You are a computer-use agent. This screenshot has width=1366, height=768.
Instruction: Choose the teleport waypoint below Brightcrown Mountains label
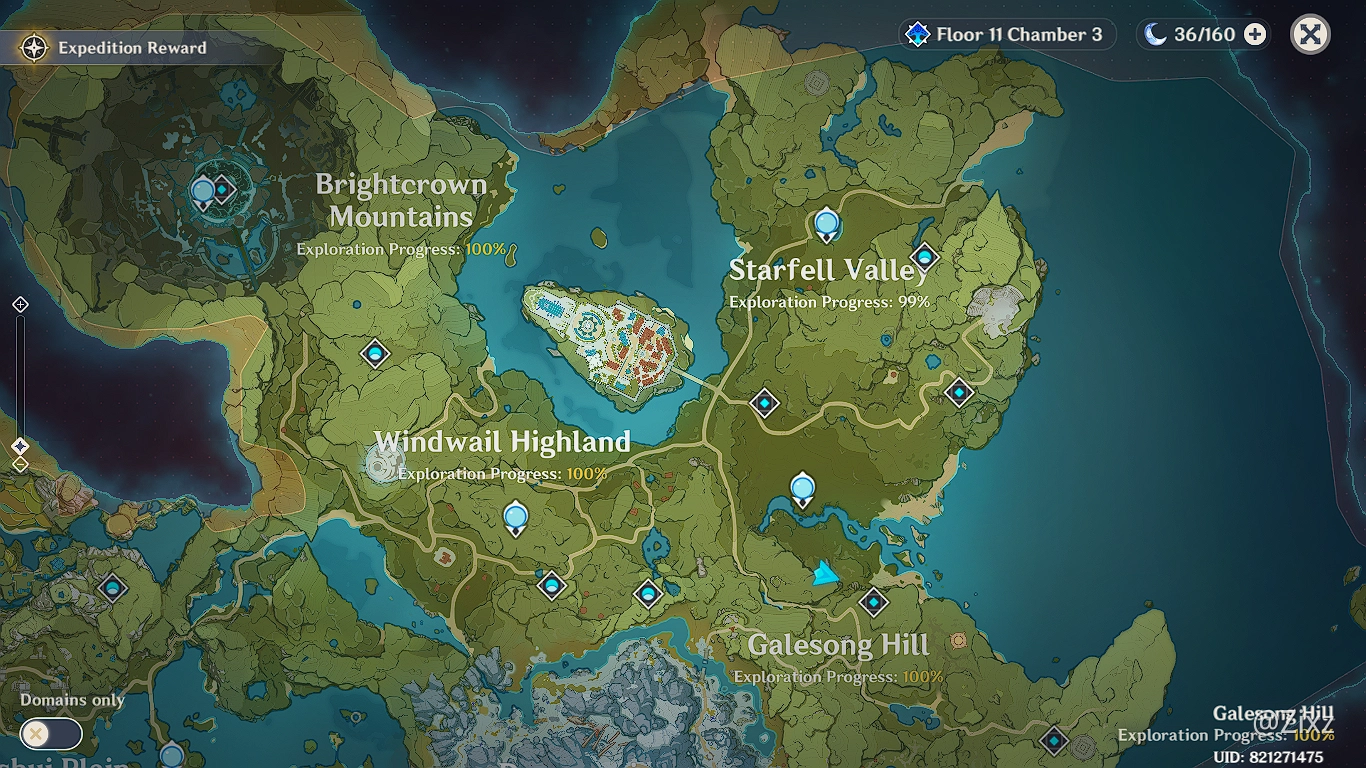[375, 353]
